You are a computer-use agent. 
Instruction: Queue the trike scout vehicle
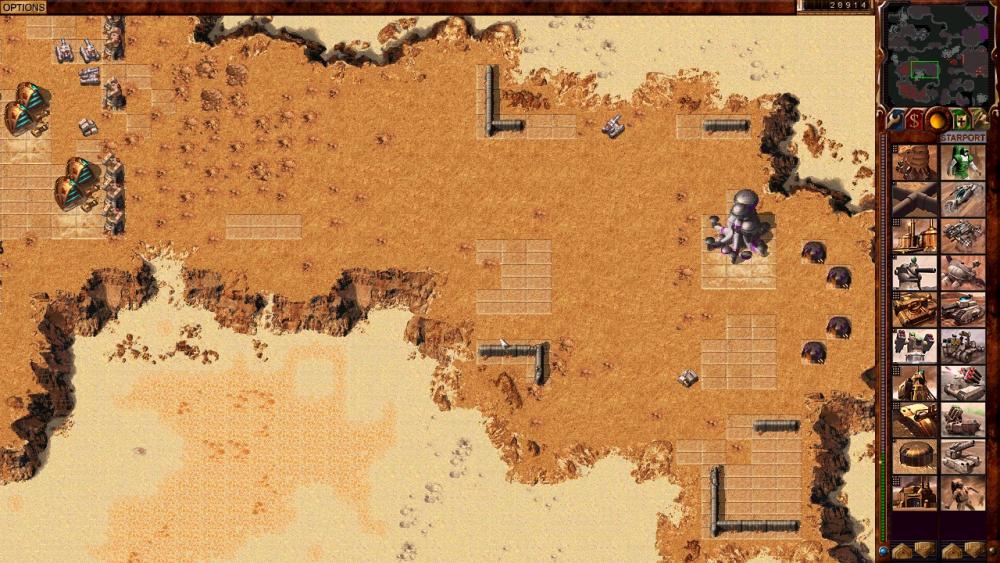coord(963,199)
